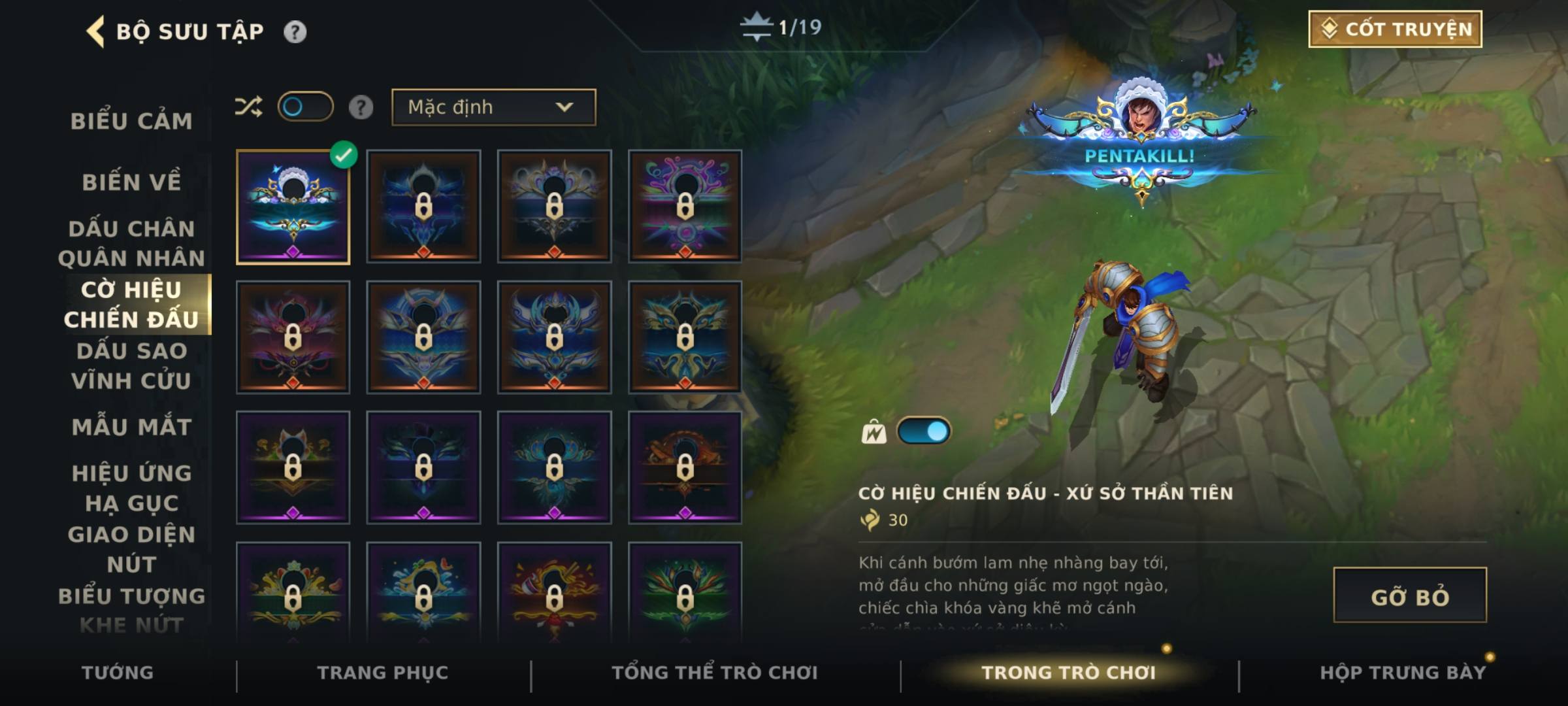Screen dimensions: 1568x706
Task: Switch to the Tướng tab
Action: 118,673
